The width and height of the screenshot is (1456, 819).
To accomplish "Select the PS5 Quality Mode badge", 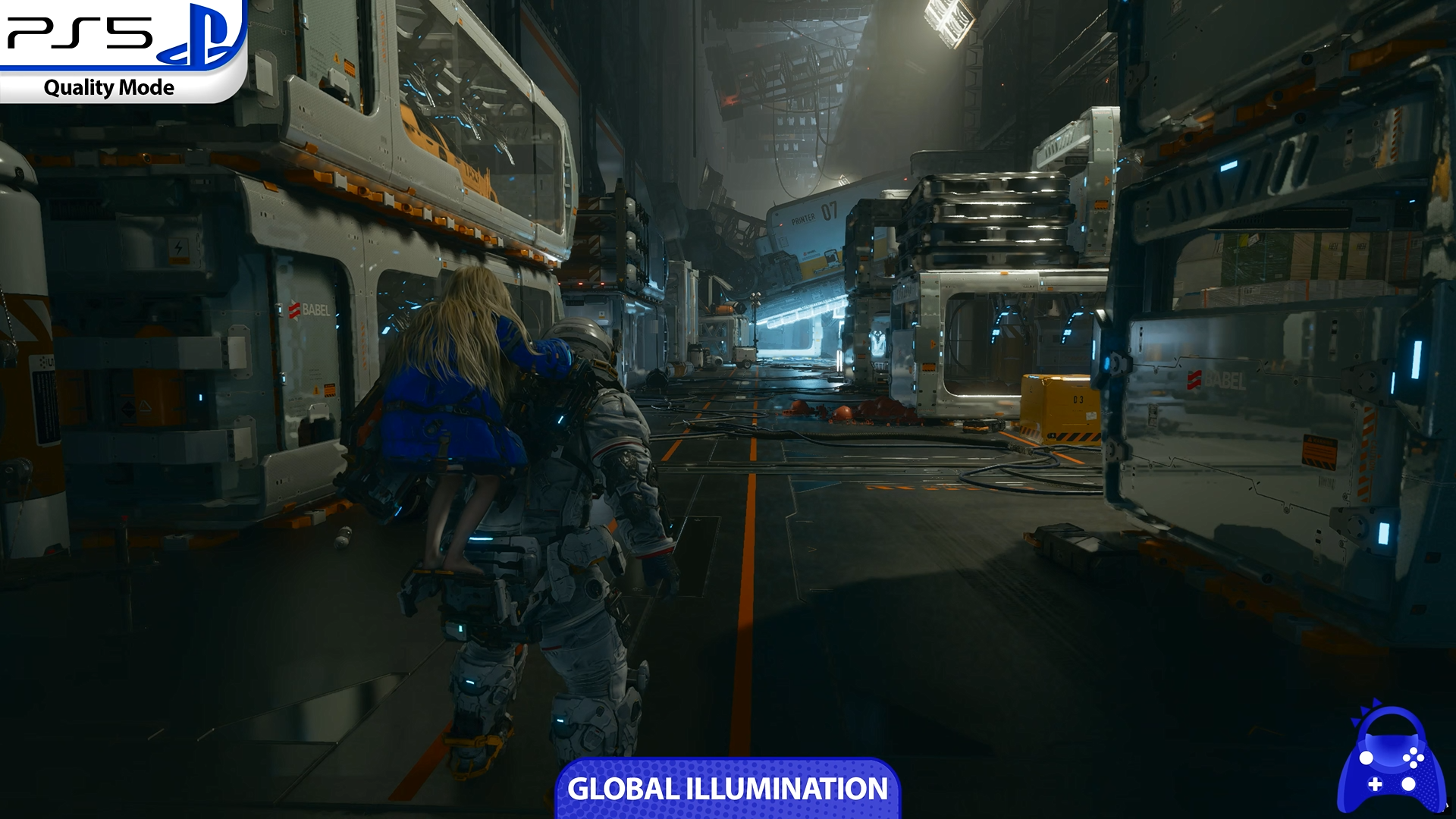I will tap(121, 52).
